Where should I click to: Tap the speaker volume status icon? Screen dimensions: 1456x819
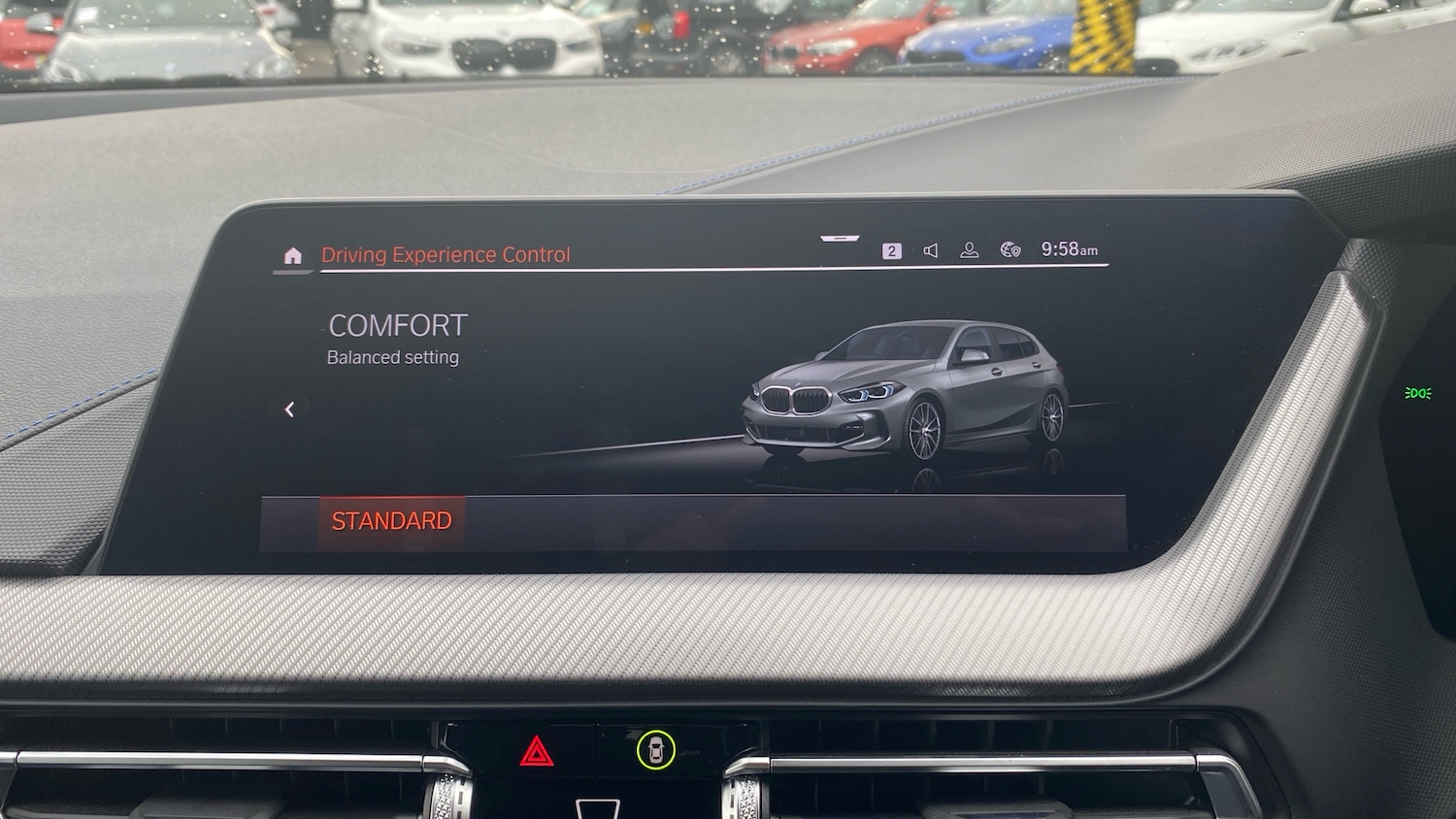click(x=930, y=249)
